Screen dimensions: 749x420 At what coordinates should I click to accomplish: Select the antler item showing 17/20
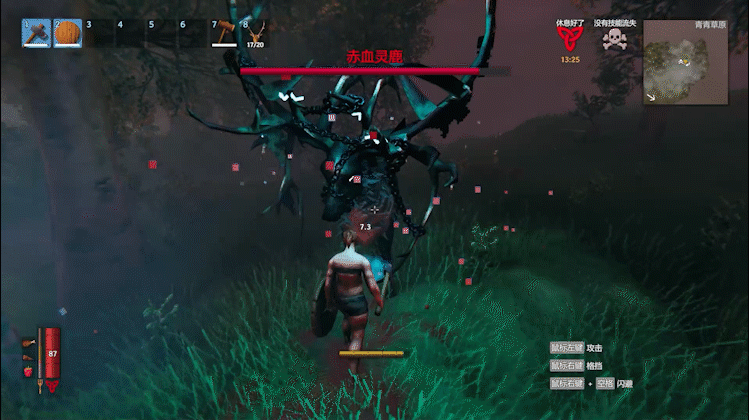click(x=255, y=33)
